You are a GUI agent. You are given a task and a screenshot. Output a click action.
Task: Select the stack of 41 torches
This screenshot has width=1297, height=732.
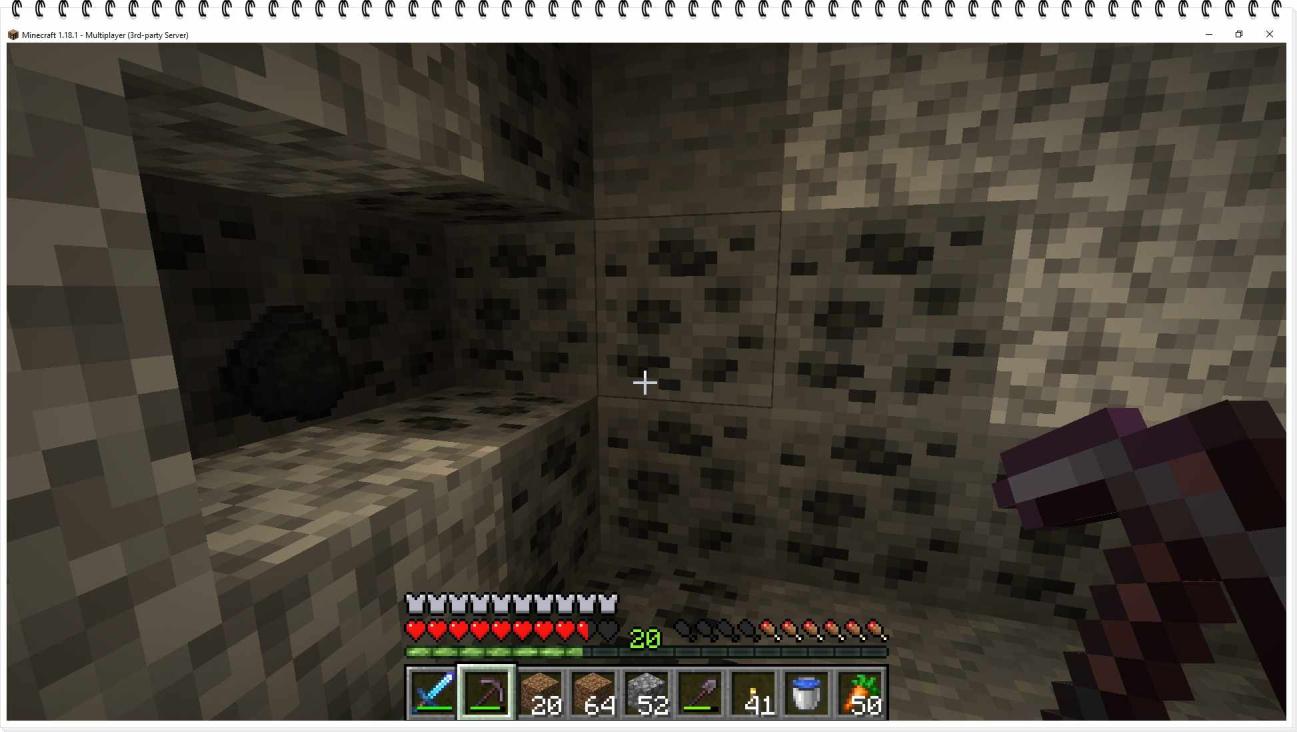tap(754, 693)
